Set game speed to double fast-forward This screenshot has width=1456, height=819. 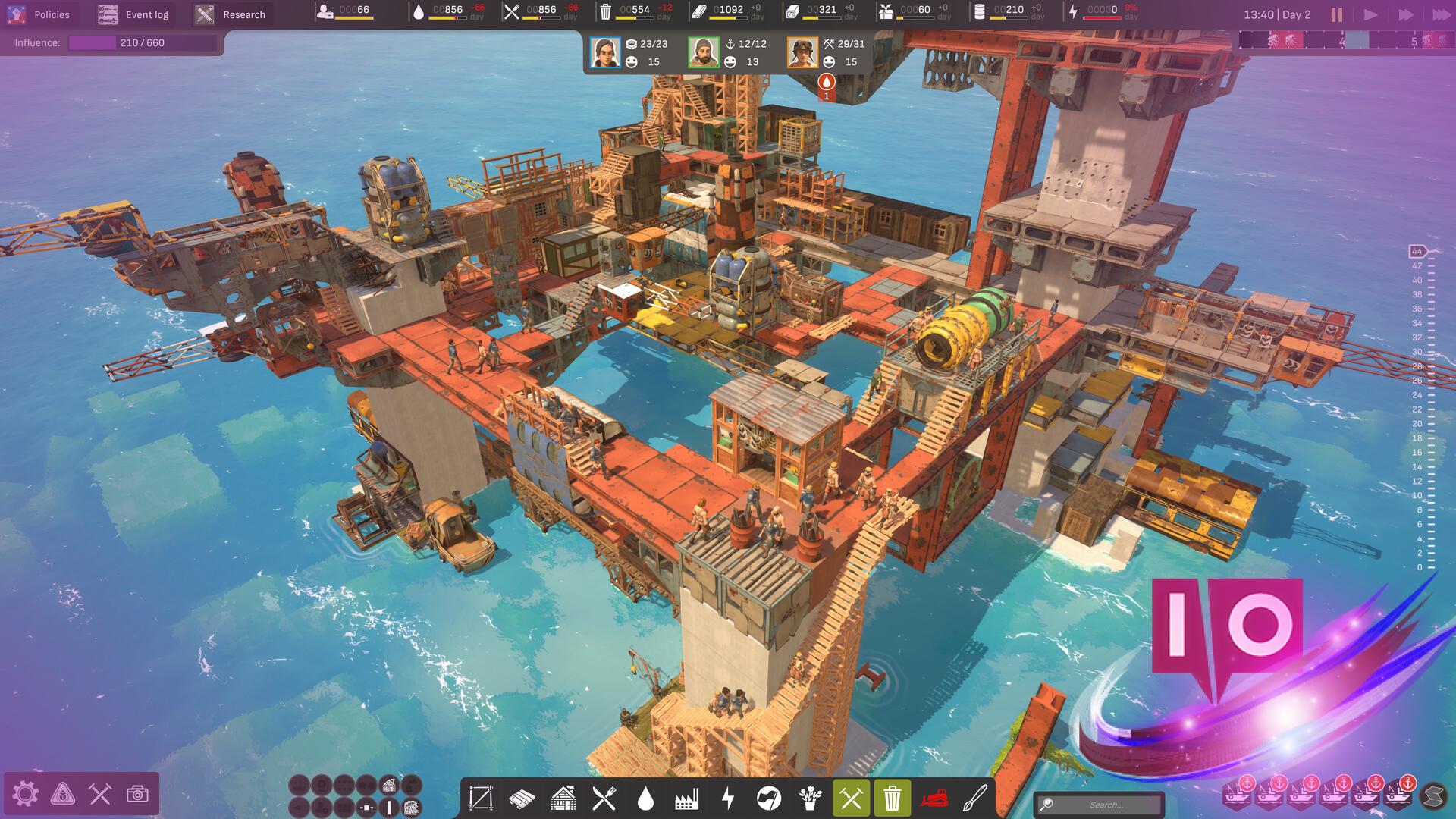(1405, 14)
